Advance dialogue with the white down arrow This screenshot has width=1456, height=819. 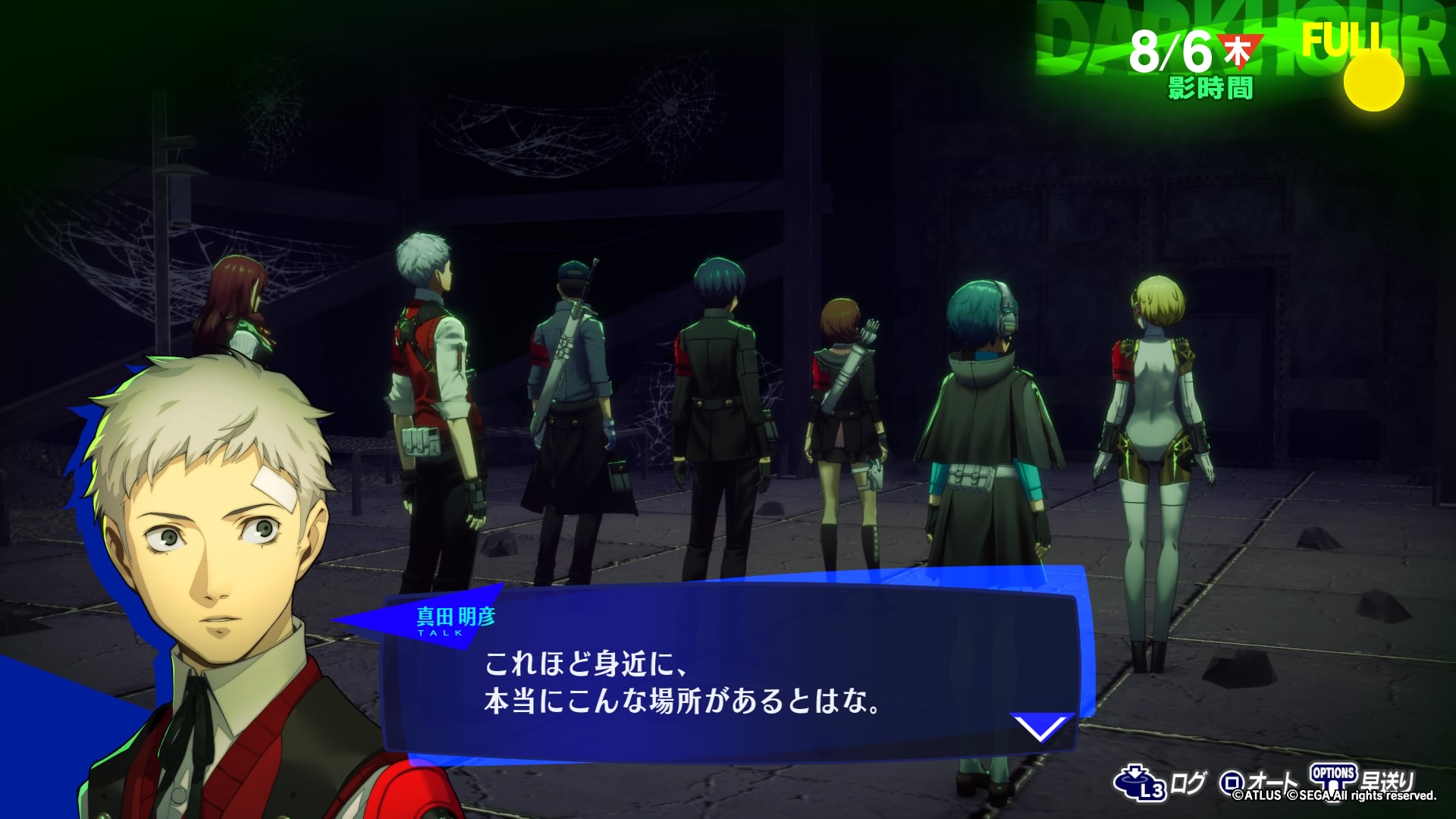coord(1041,728)
